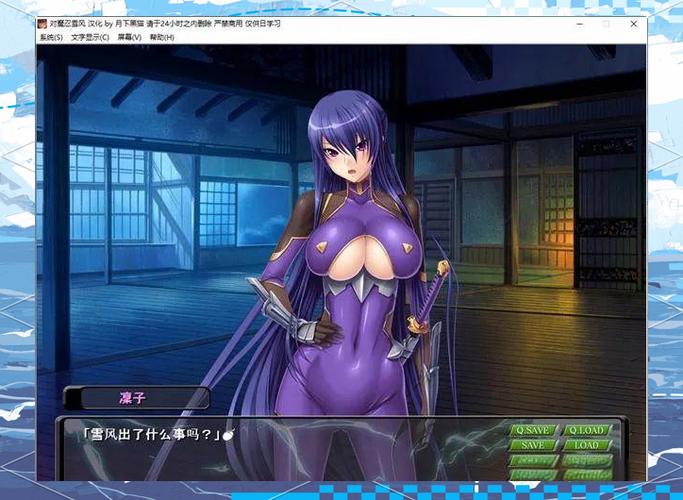Image resolution: width=683 pixels, height=500 pixels.
Task: Click the Q.SAVE quick save button
Action: pyautogui.click(x=533, y=431)
